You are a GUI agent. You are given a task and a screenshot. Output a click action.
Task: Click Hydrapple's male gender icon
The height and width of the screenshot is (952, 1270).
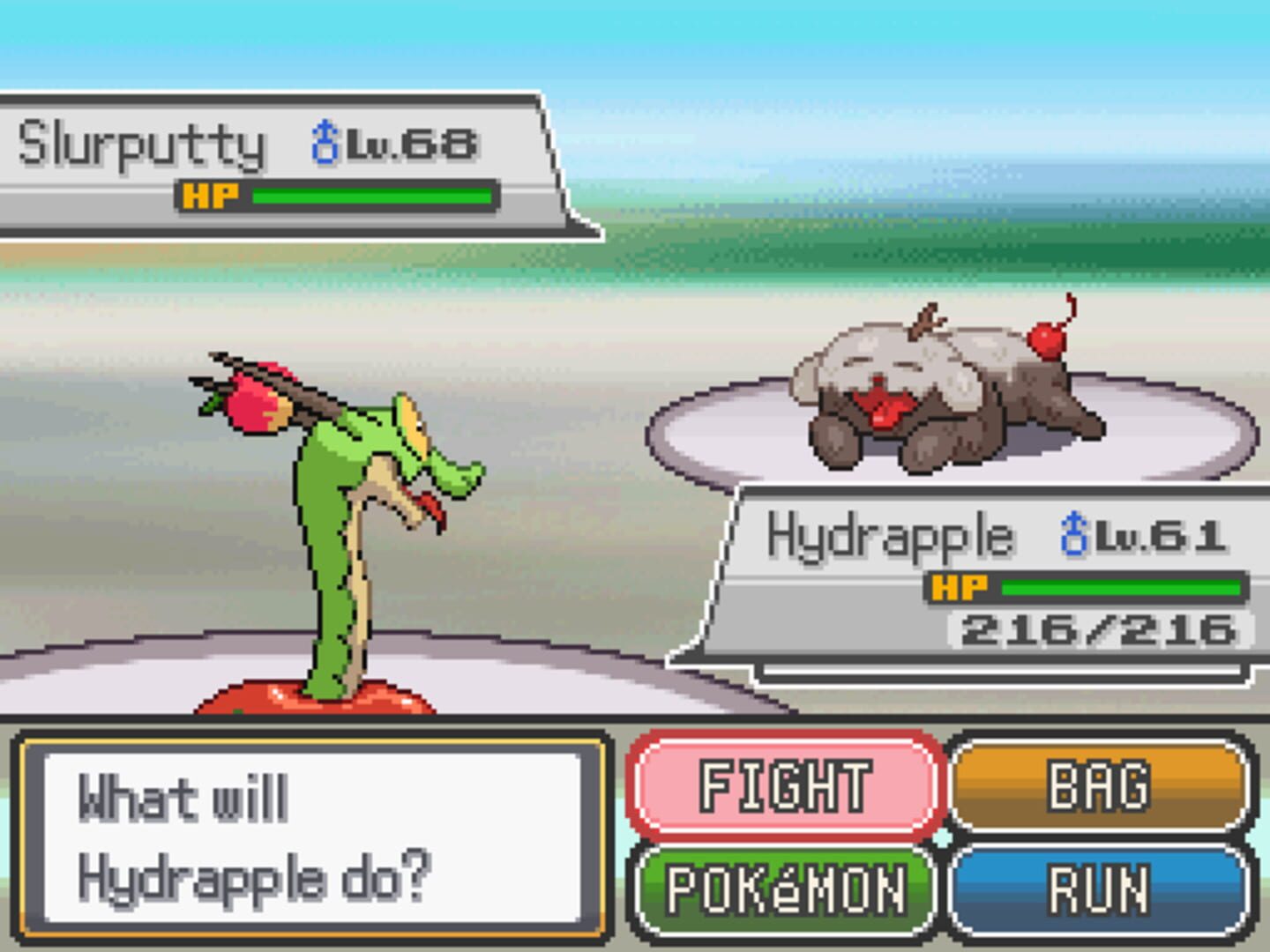(1072, 533)
